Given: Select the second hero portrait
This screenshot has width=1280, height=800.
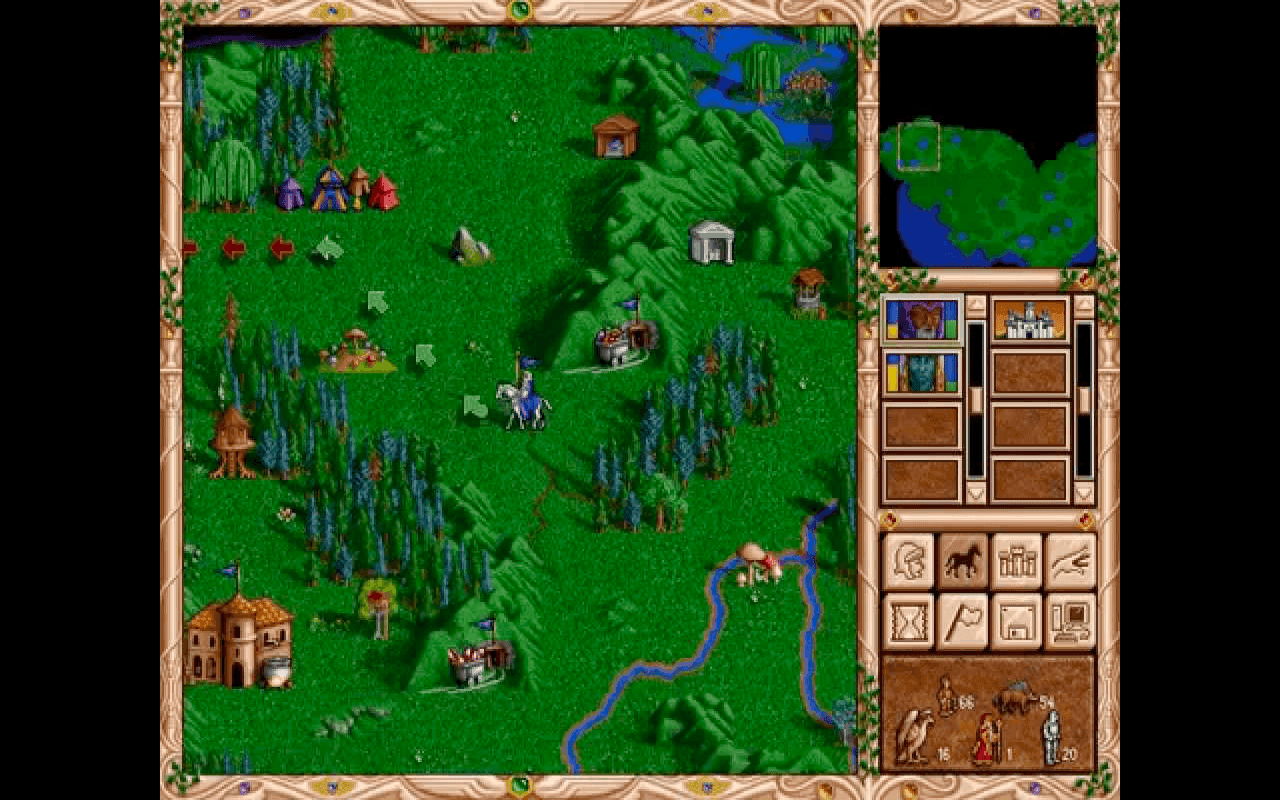Looking at the screenshot, I should (x=920, y=373).
